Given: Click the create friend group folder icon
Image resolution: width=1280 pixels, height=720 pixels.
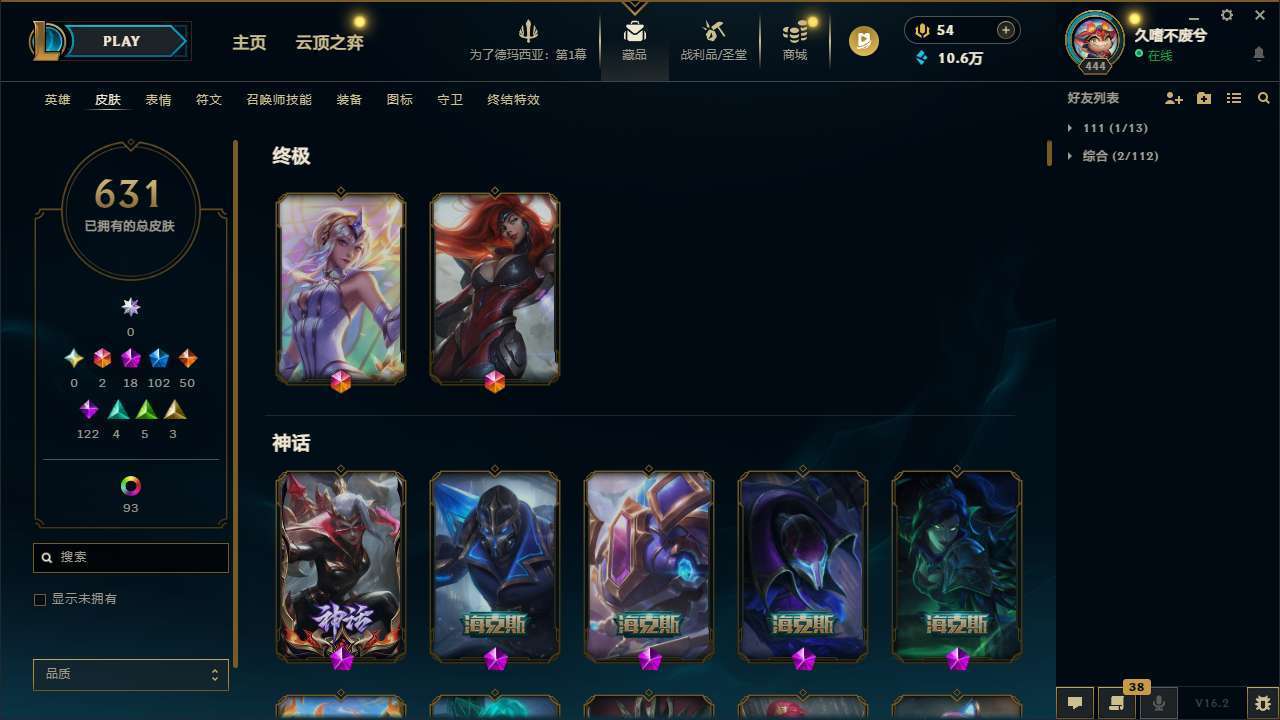Looking at the screenshot, I should coord(1204,98).
